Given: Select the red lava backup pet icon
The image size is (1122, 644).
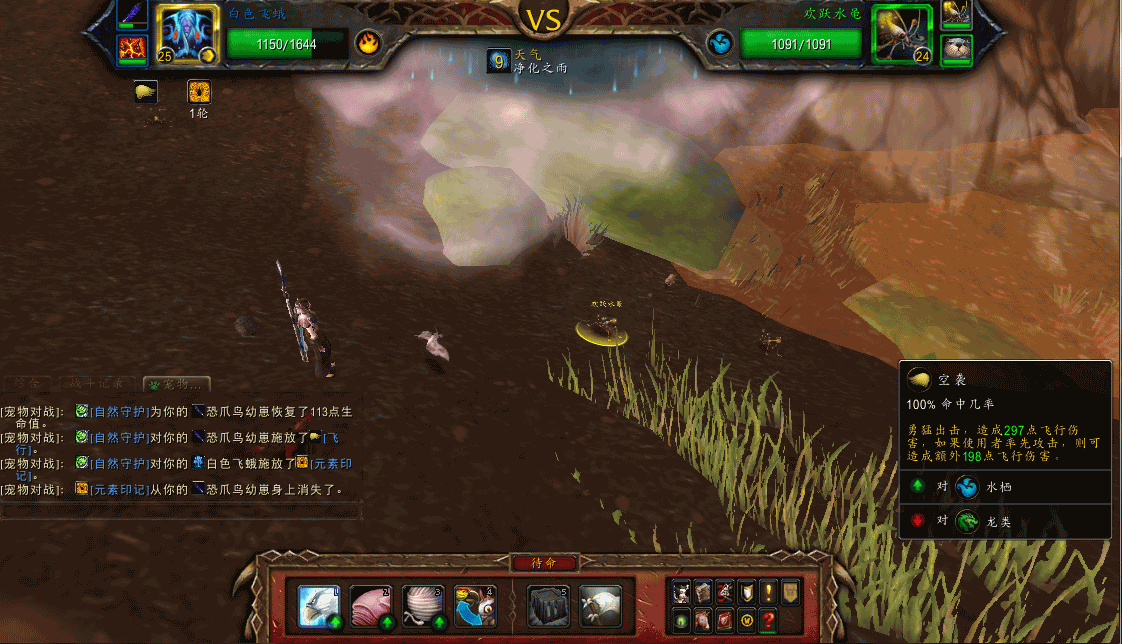Looking at the screenshot, I should tap(132, 48).
